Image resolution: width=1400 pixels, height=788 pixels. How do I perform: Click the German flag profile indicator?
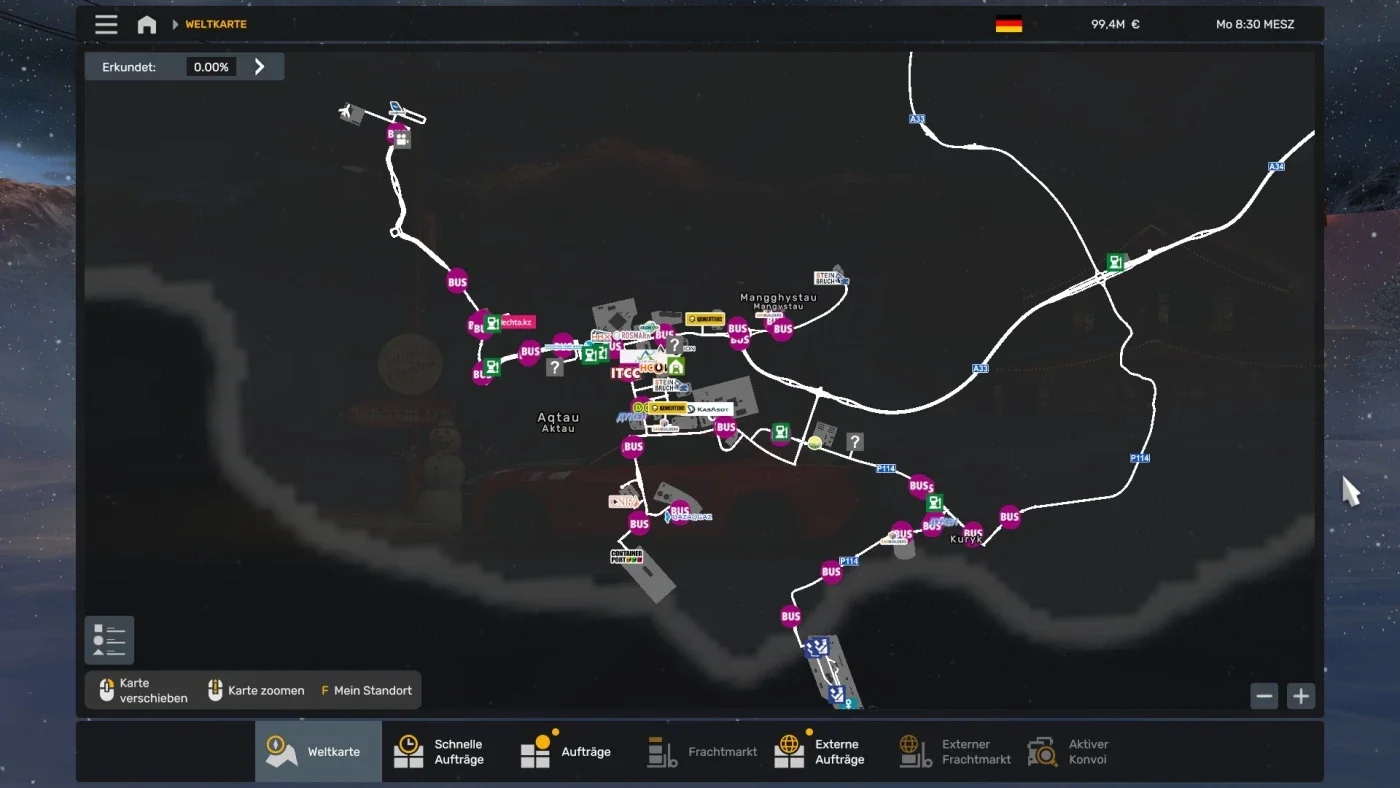pyautogui.click(x=1009, y=23)
